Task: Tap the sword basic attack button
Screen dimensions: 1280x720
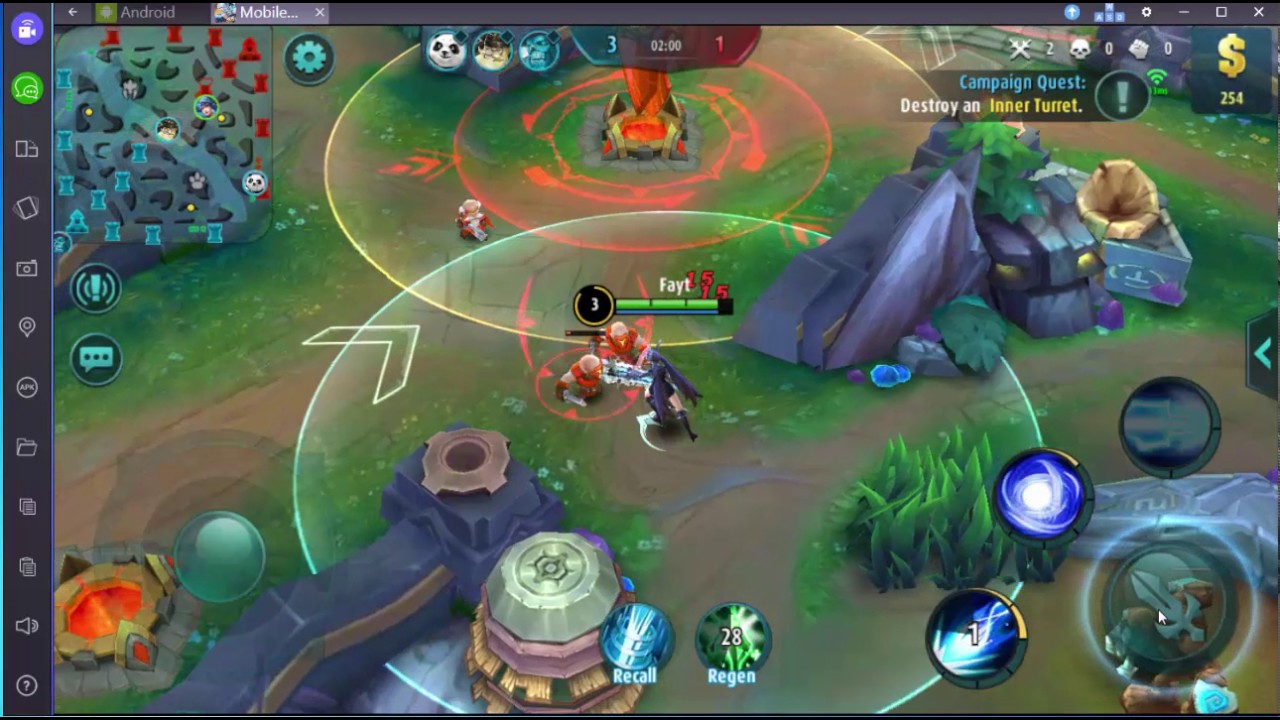Action: [1166, 605]
